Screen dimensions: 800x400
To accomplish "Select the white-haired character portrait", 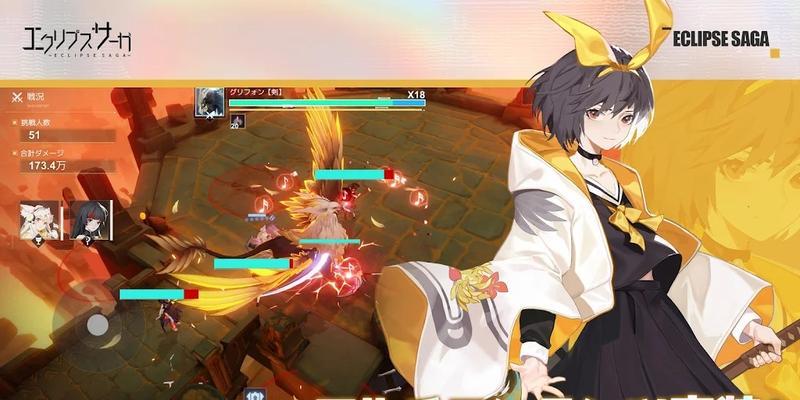I will (x=40, y=220).
